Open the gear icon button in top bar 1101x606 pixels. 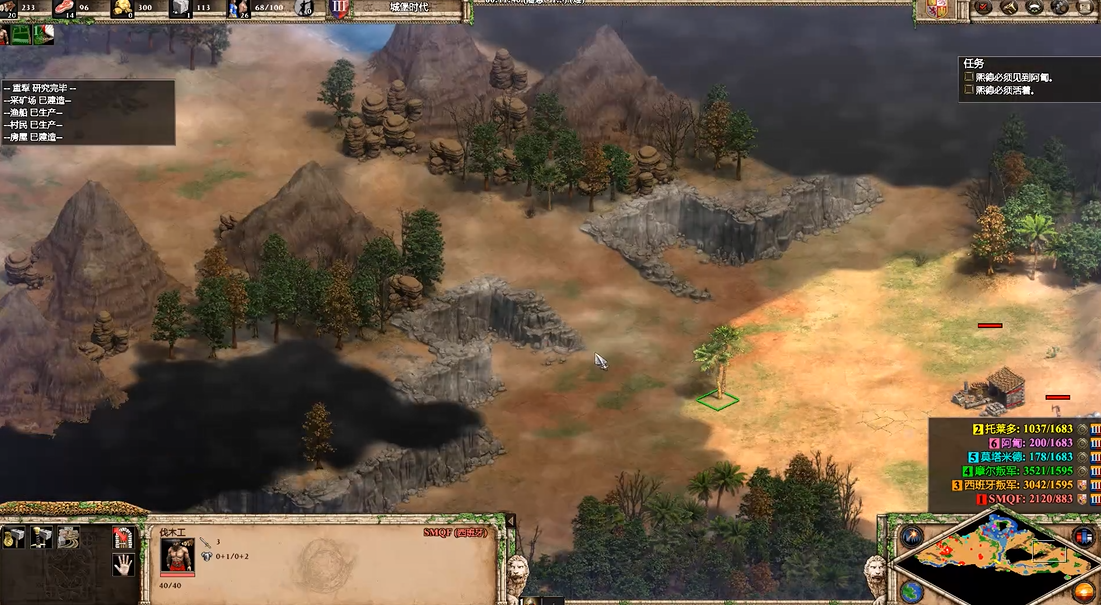point(1060,9)
